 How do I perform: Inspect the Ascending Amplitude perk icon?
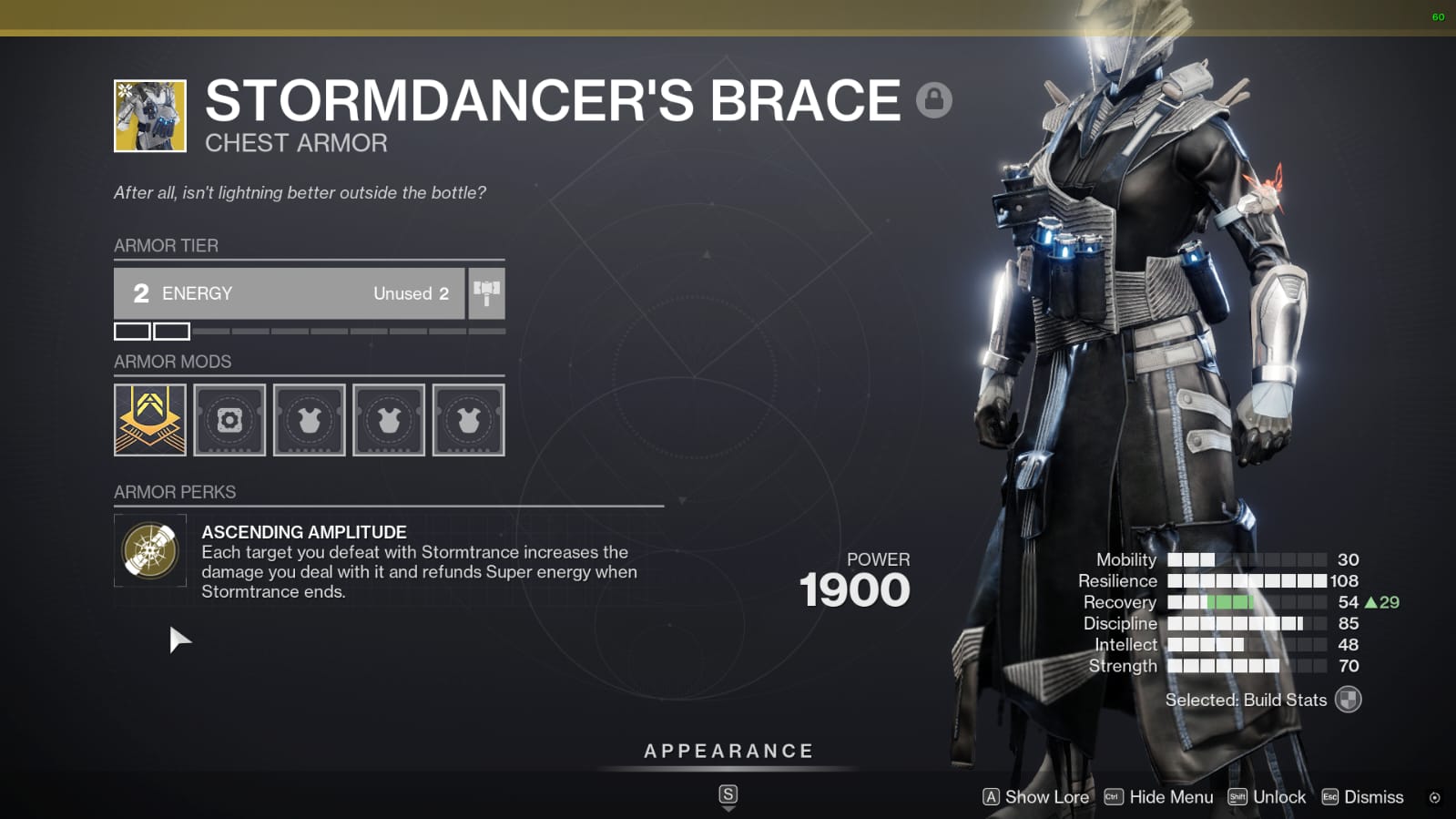[150, 550]
